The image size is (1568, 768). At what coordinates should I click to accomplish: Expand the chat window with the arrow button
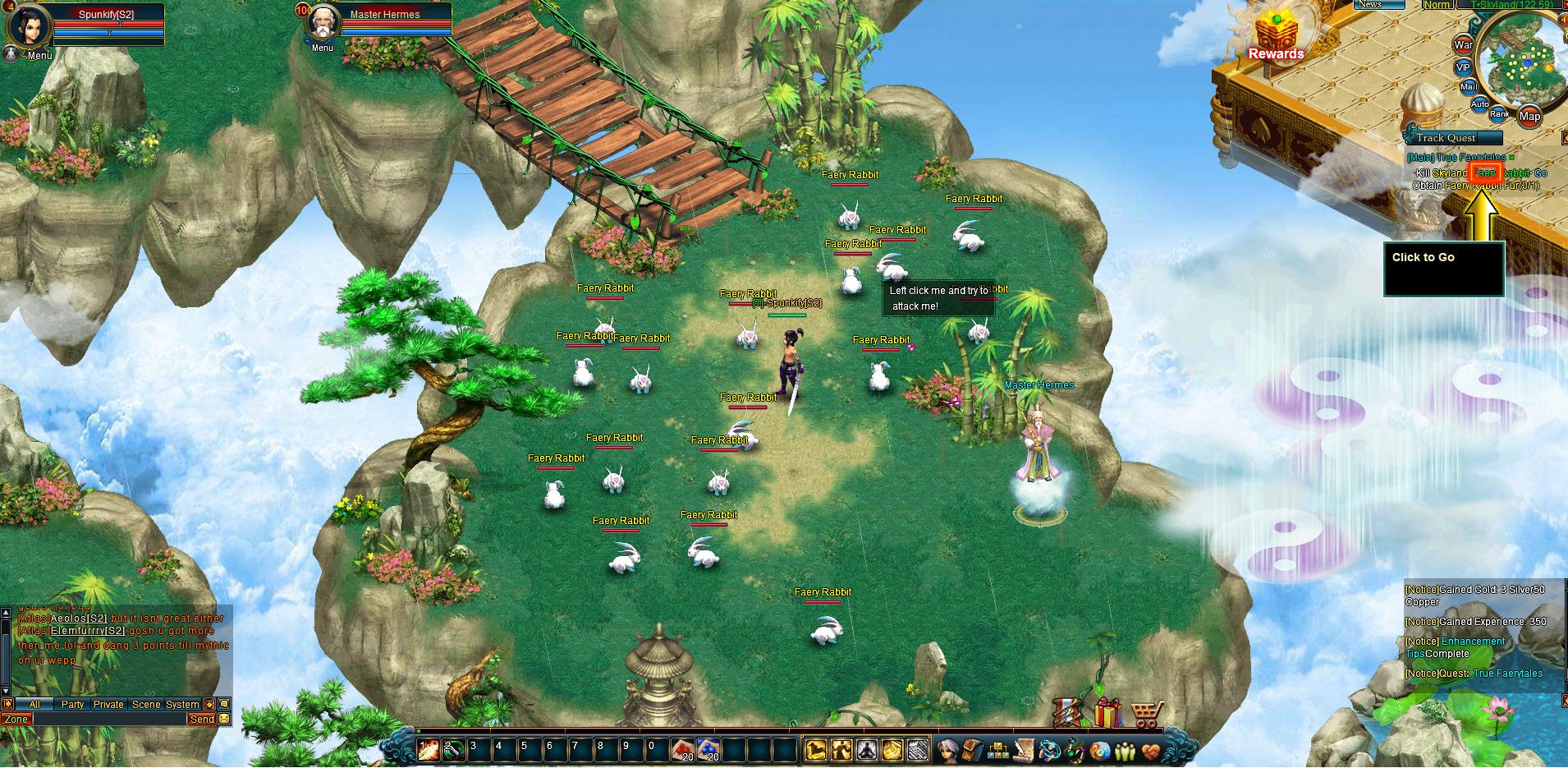click(208, 704)
